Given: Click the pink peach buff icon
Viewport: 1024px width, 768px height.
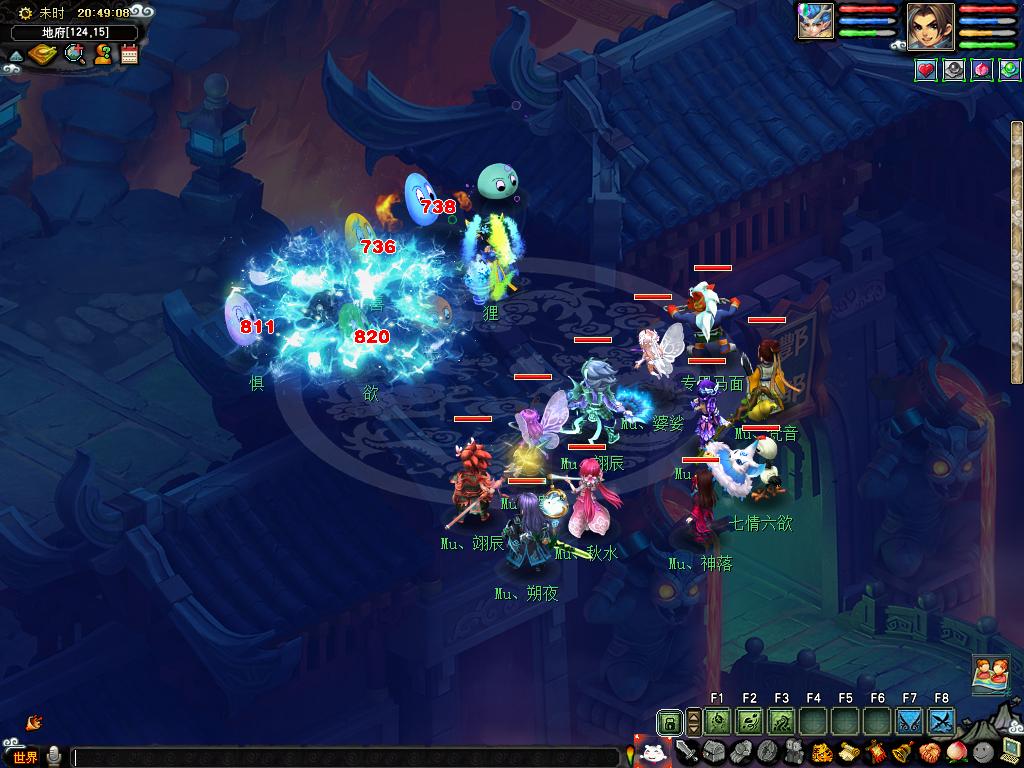Looking at the screenshot, I should coord(980,70).
